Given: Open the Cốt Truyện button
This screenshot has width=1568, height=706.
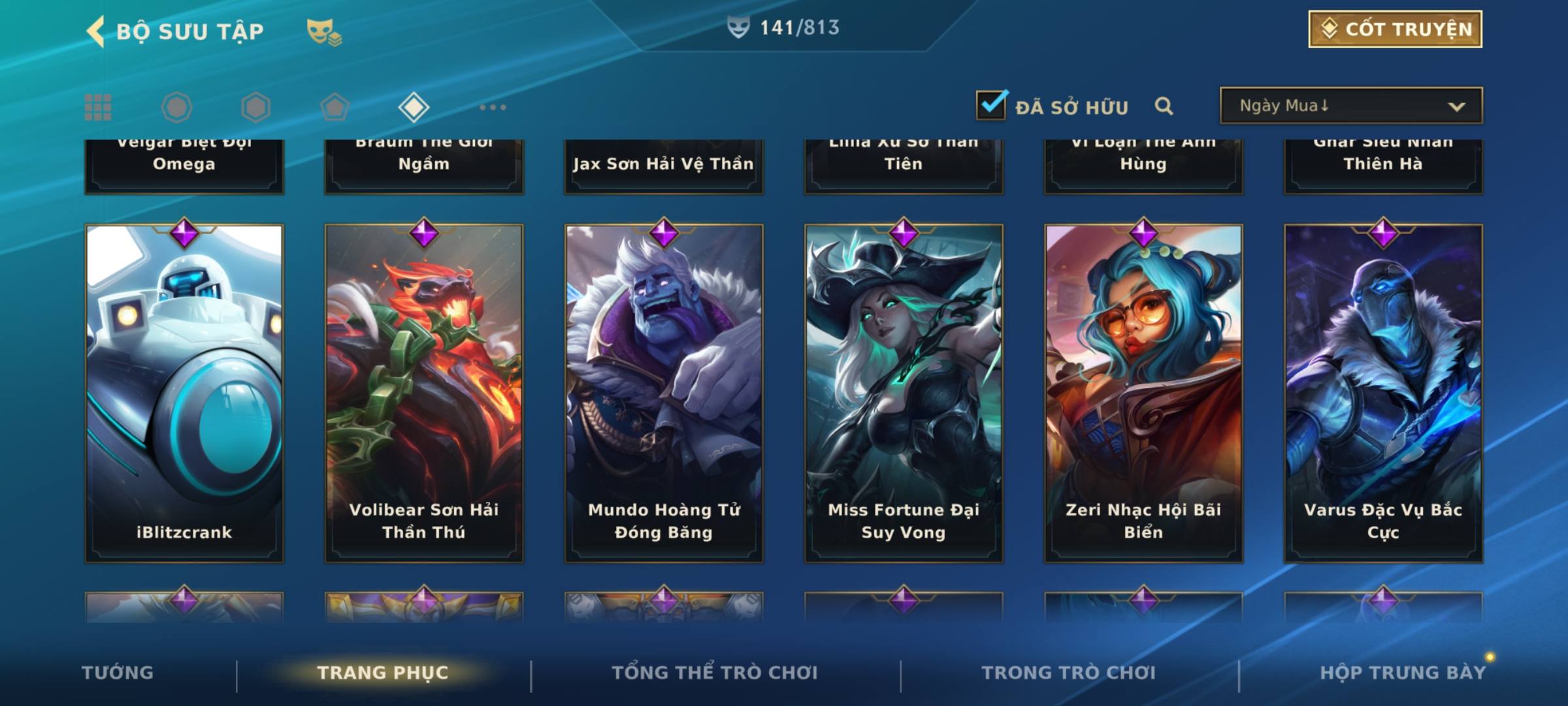Looking at the screenshot, I should [x=1395, y=29].
